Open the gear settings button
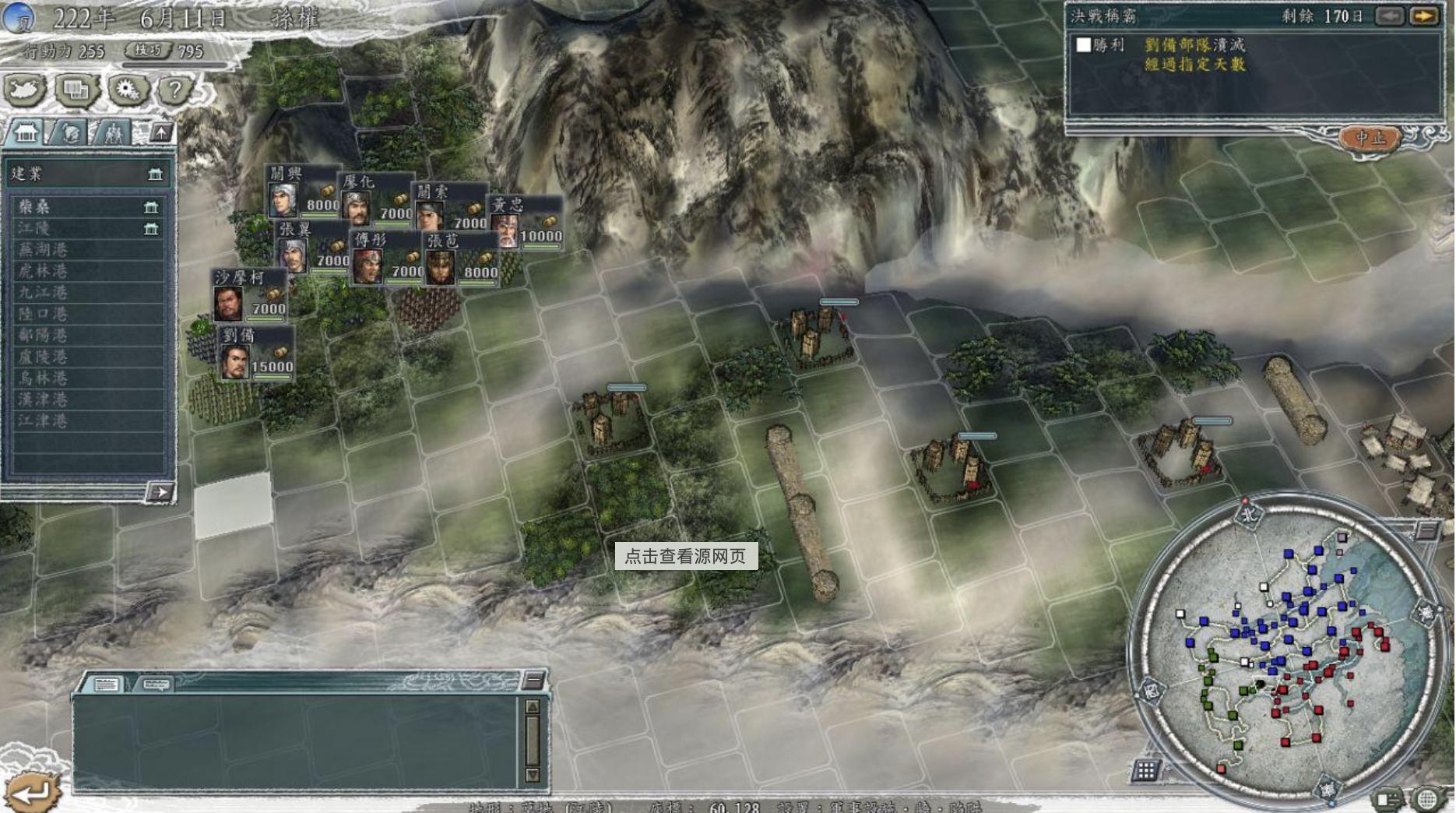This screenshot has height=813, width=1456. click(x=127, y=90)
